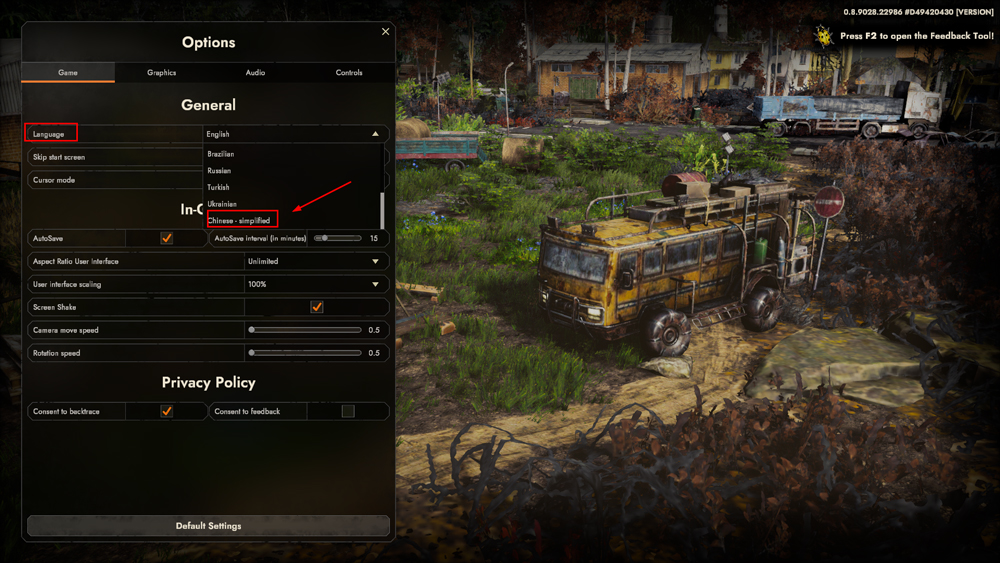Open the Aspect Ratio User Interface dropdown
This screenshot has width=1000, height=563.
tap(315, 261)
